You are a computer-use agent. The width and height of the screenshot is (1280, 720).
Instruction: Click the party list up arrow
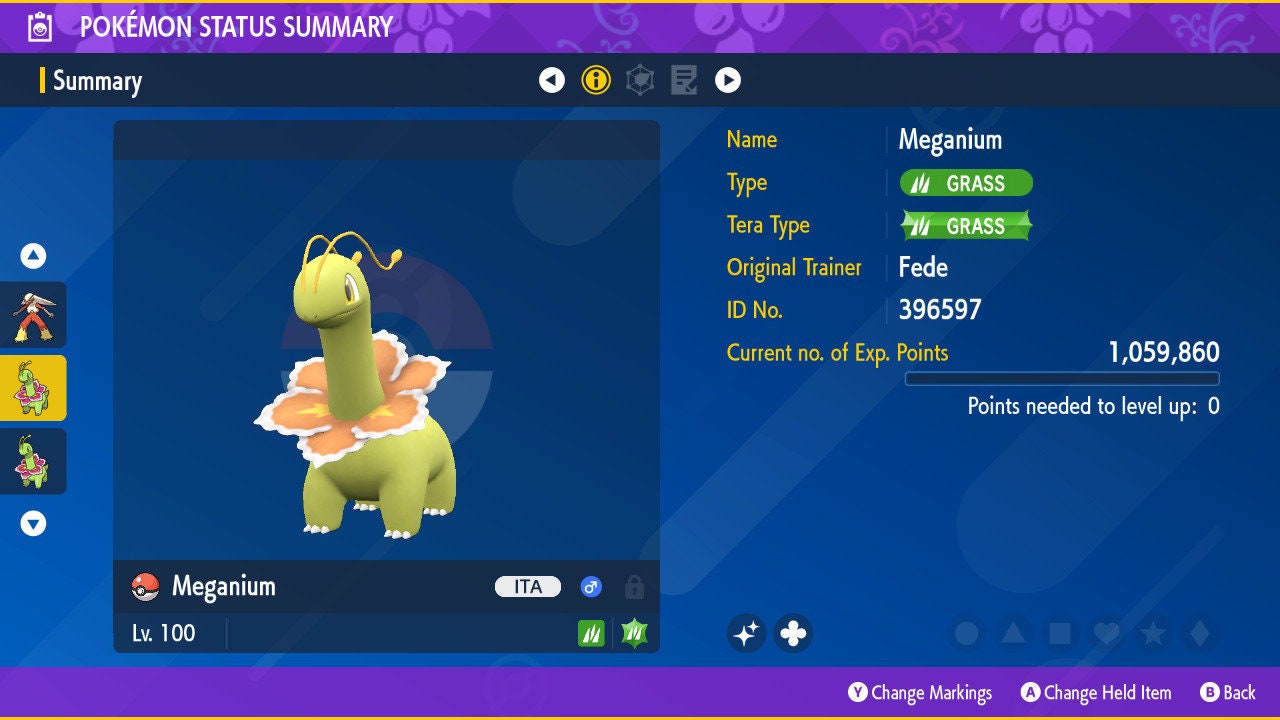coord(33,256)
